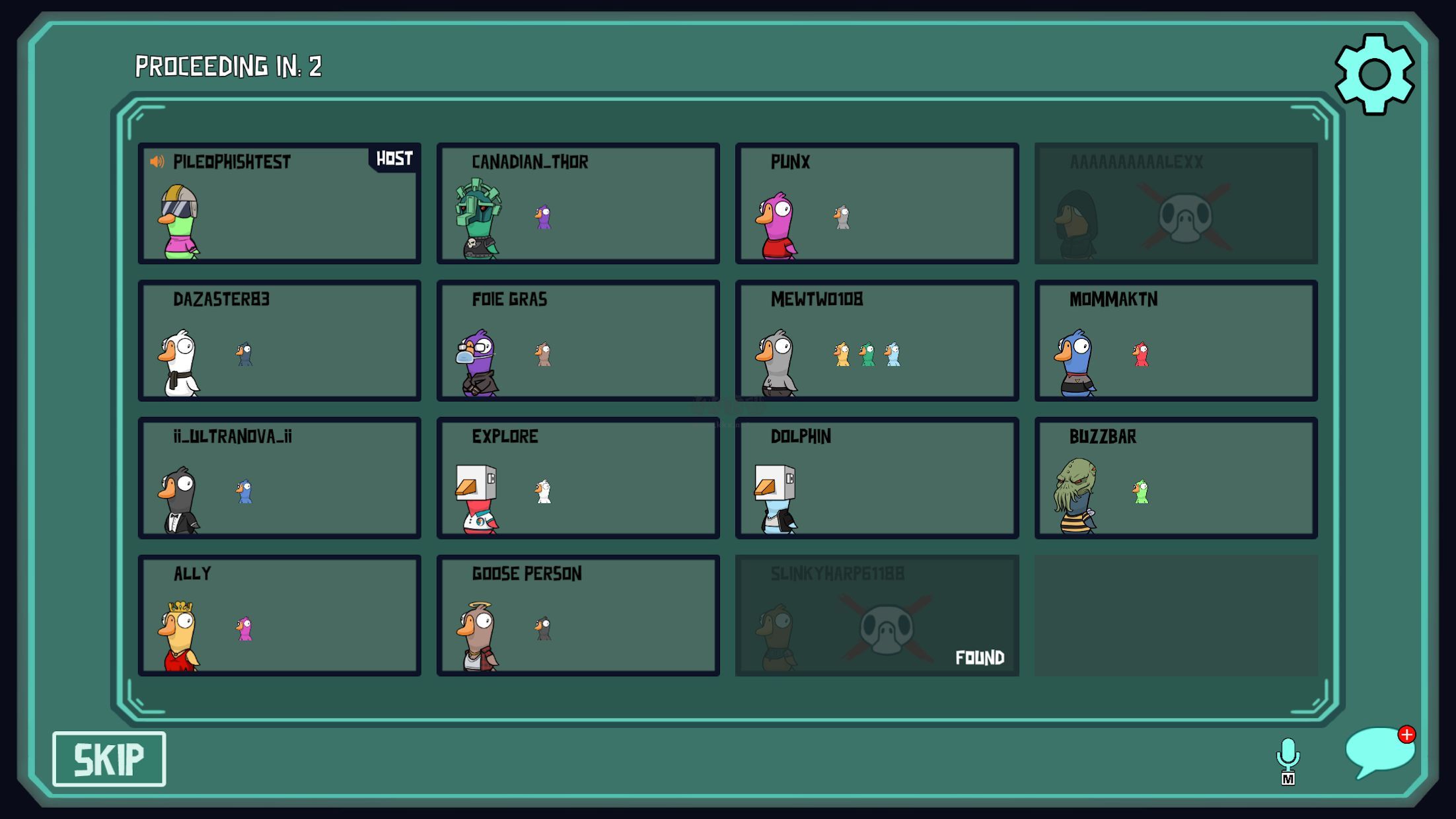Select the DOLPHIN player card

(x=877, y=478)
